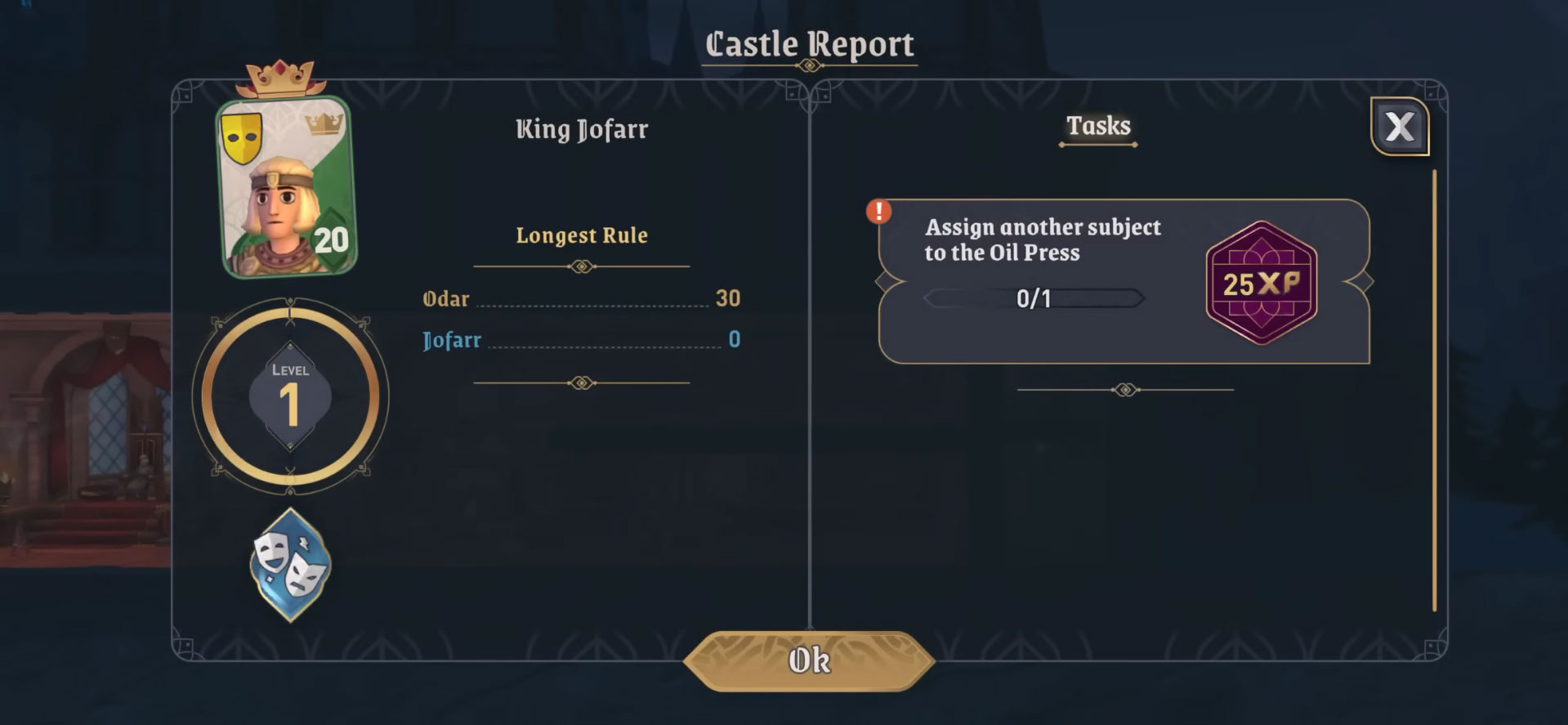This screenshot has width=1568, height=725.
Task: Select Jofarr's longest rule row
Action: pos(581,340)
